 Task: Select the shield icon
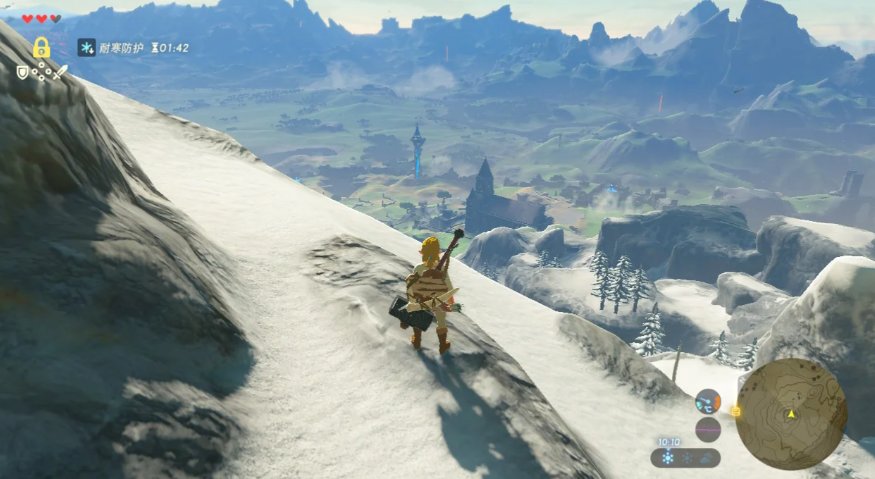tap(22, 71)
